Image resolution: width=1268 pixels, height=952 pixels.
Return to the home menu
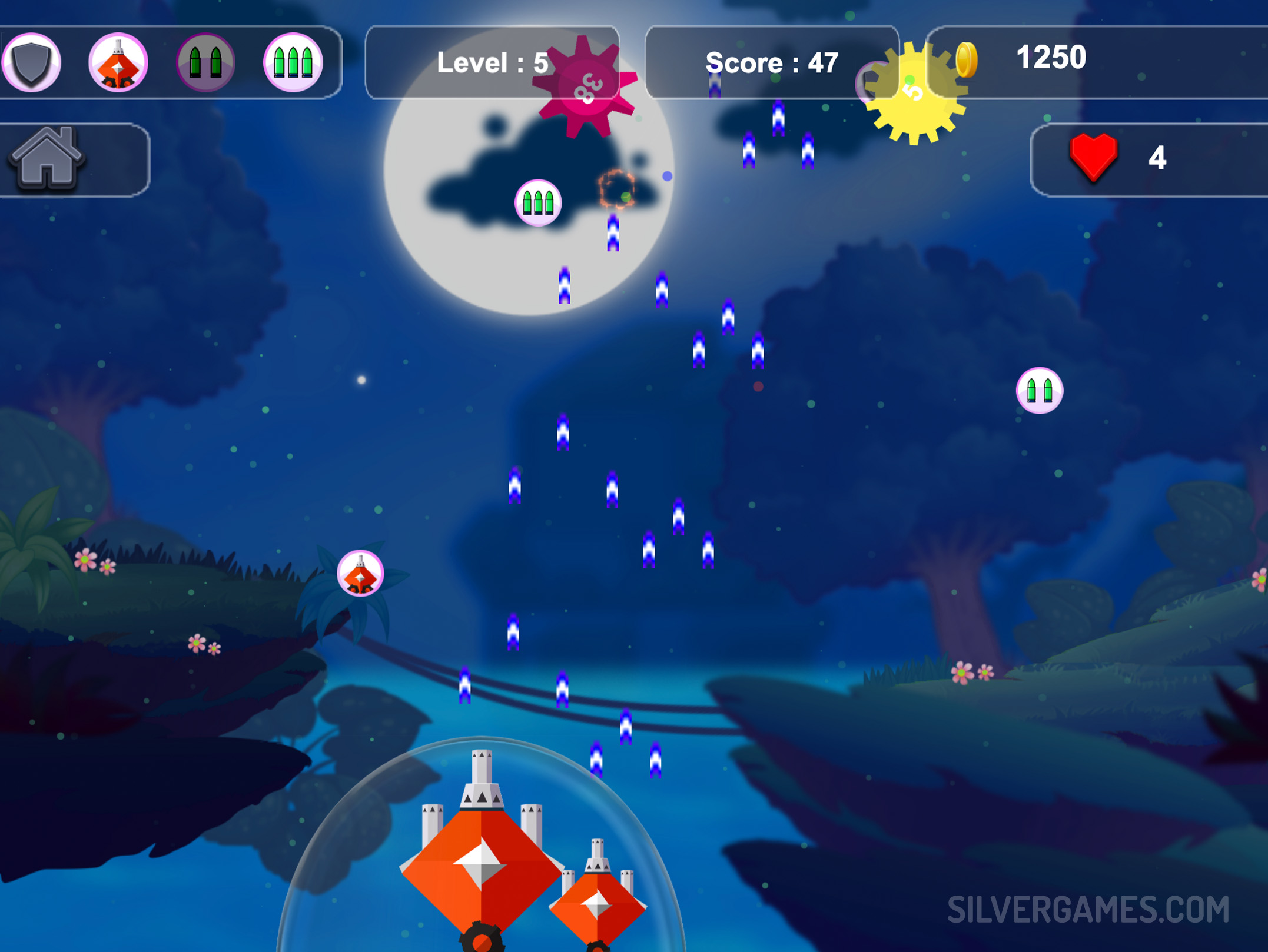pyautogui.click(x=47, y=159)
